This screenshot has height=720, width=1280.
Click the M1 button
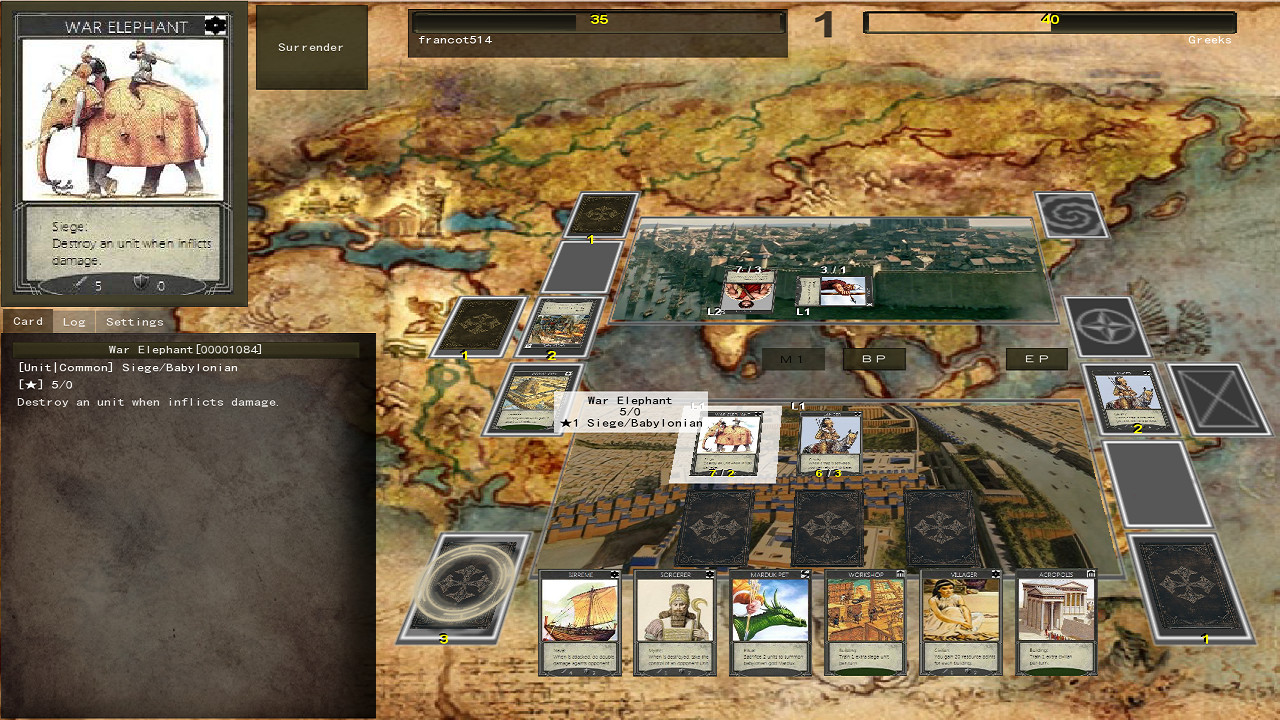click(x=795, y=358)
